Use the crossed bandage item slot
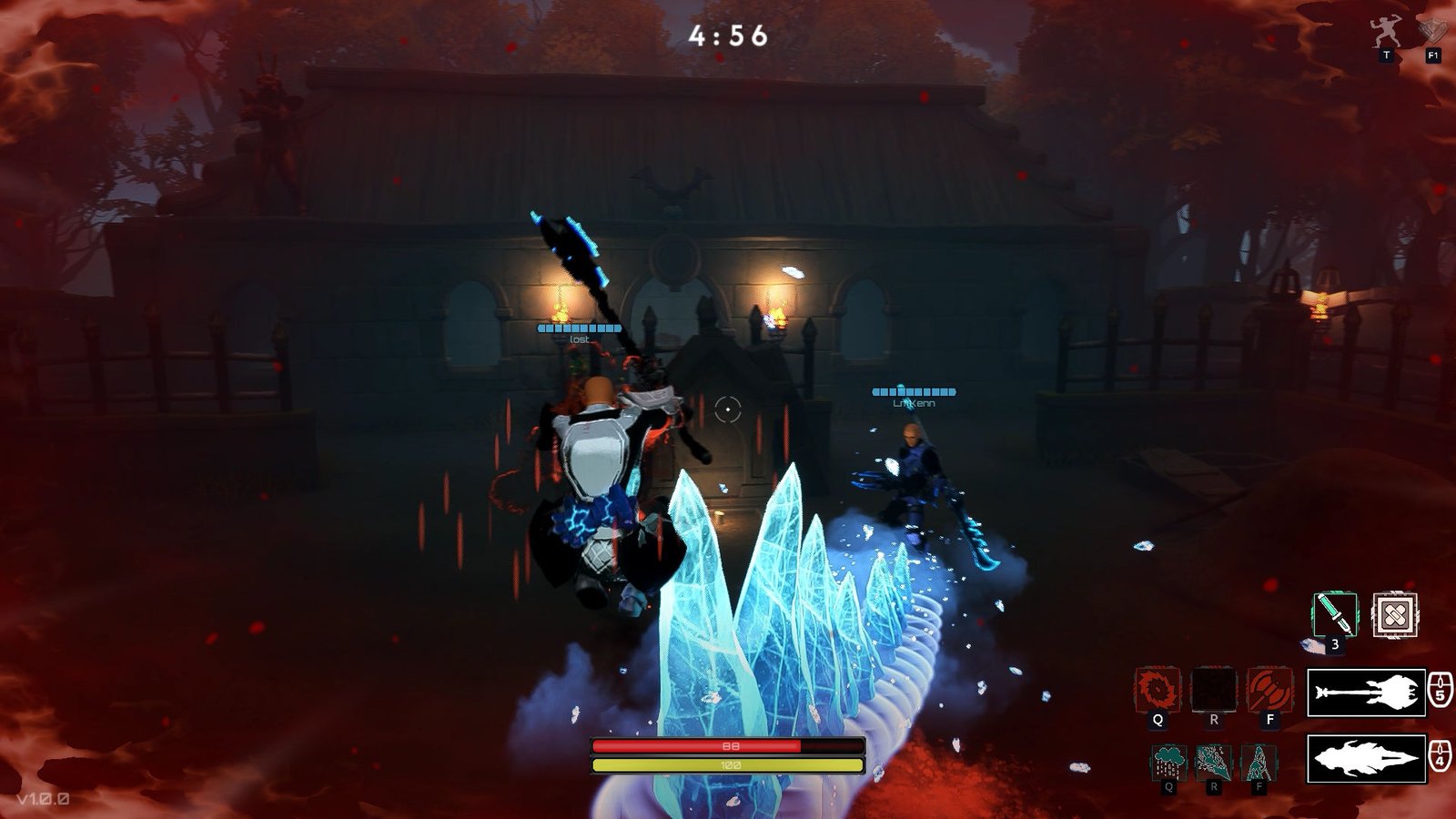Screen dimensions: 1456x819 click(1394, 615)
